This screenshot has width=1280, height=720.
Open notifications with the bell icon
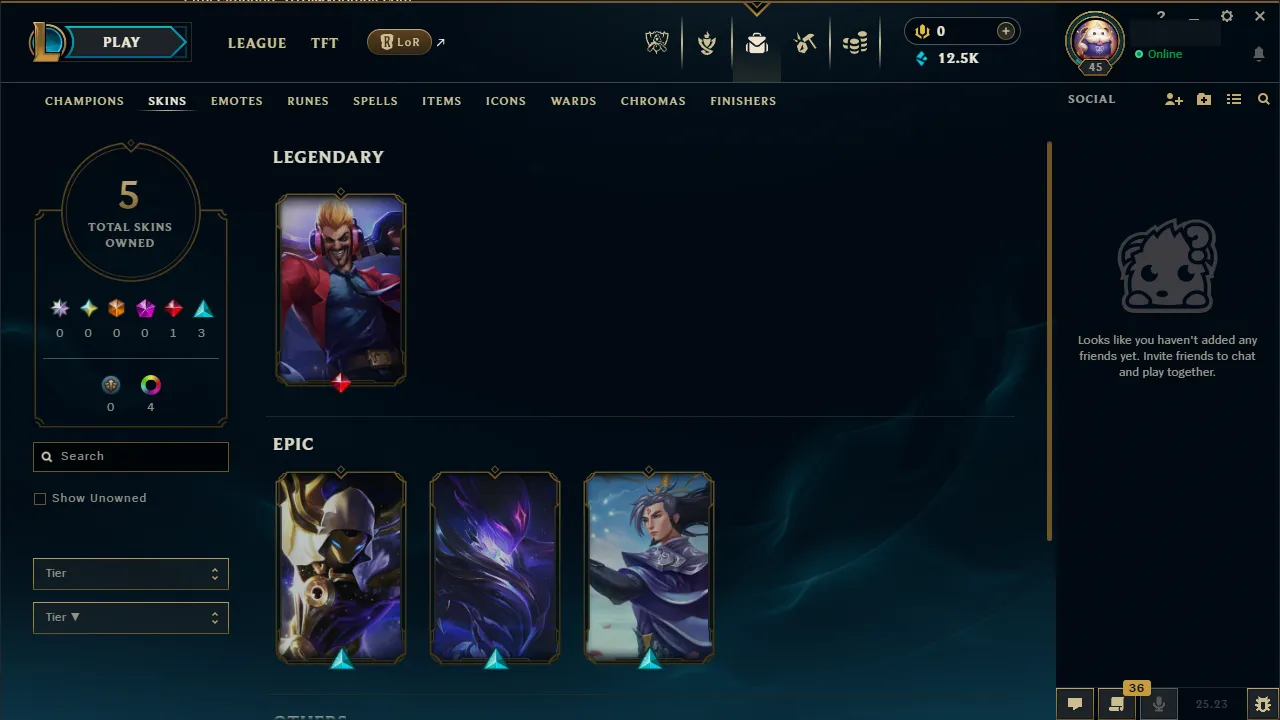pyautogui.click(x=1259, y=54)
